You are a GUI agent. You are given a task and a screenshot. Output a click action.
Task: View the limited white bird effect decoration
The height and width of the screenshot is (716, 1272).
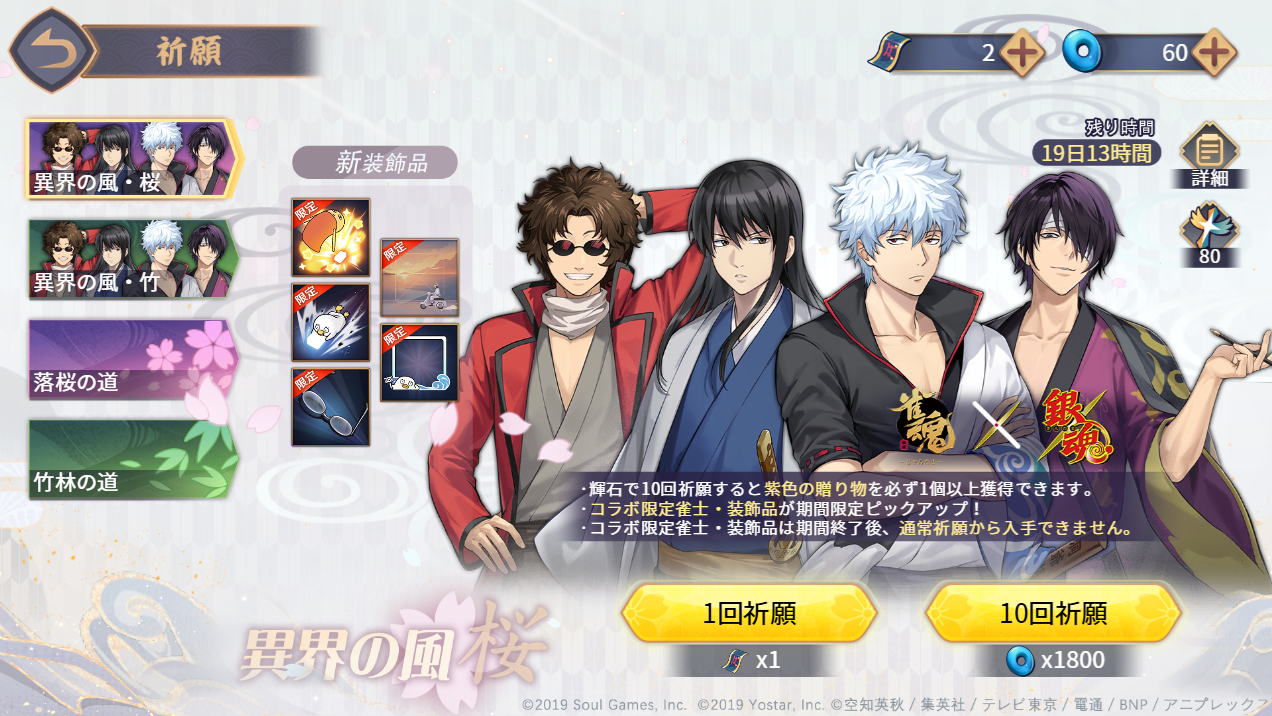point(331,322)
